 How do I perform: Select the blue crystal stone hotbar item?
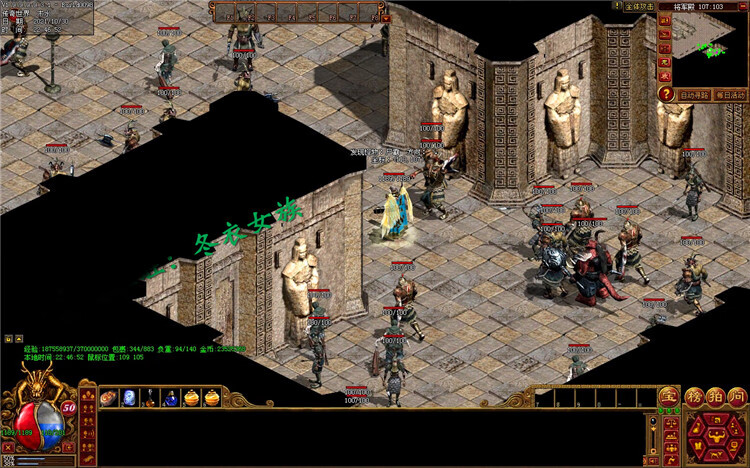tap(130, 398)
